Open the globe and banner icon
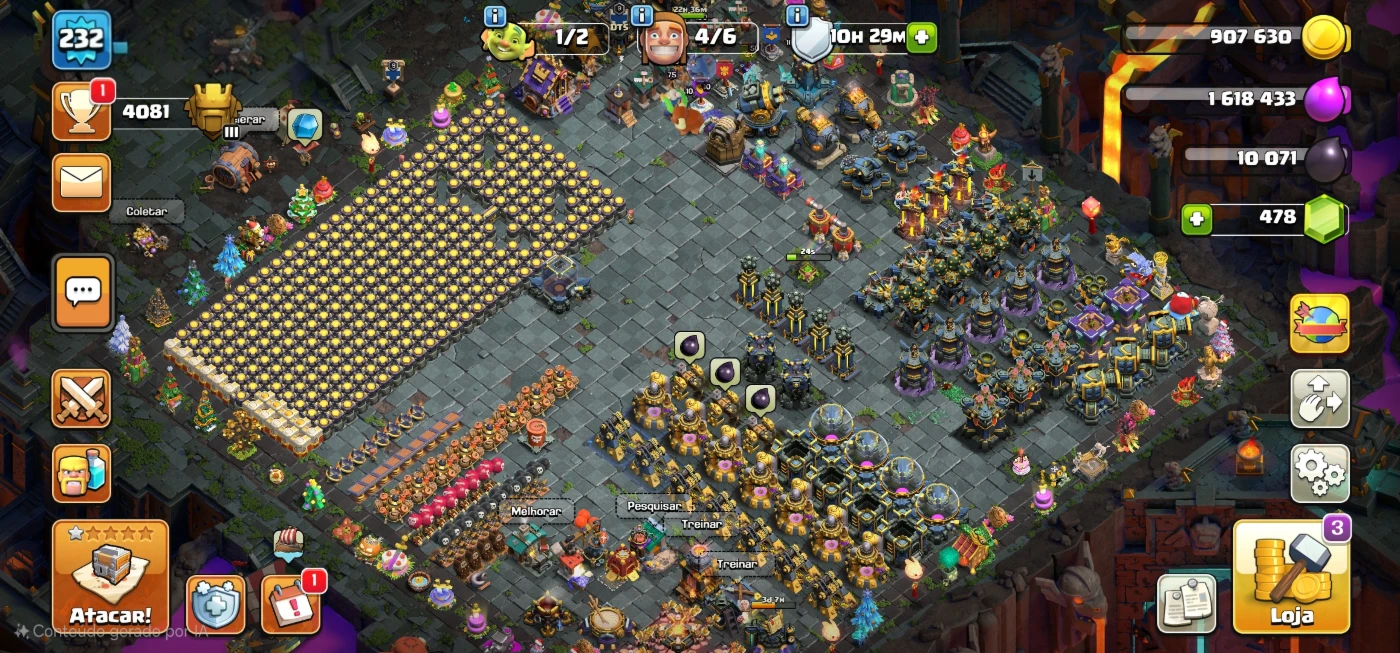Screen dimensions: 1400x653 pyautogui.click(x=1319, y=324)
